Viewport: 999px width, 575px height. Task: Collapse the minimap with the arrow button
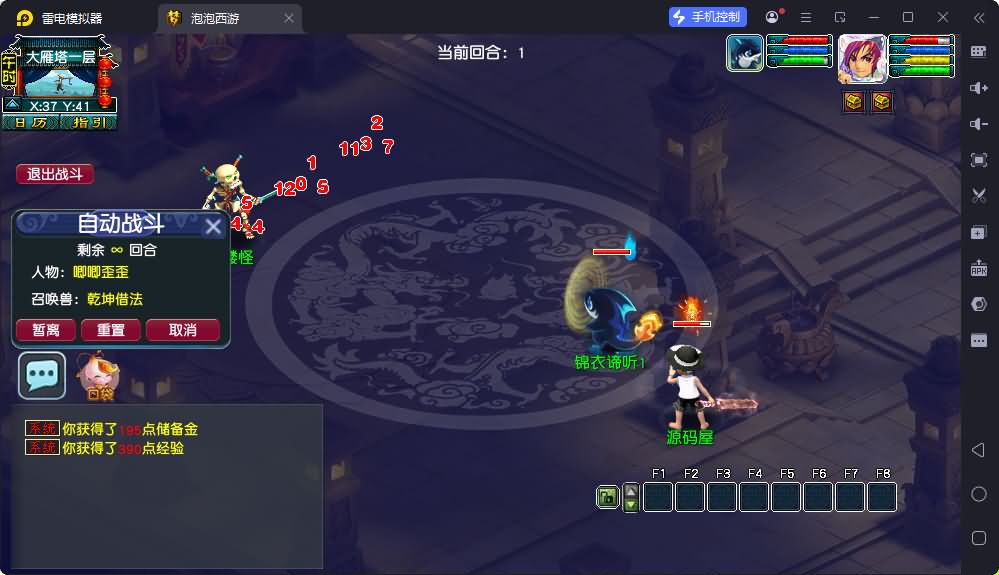(11, 104)
